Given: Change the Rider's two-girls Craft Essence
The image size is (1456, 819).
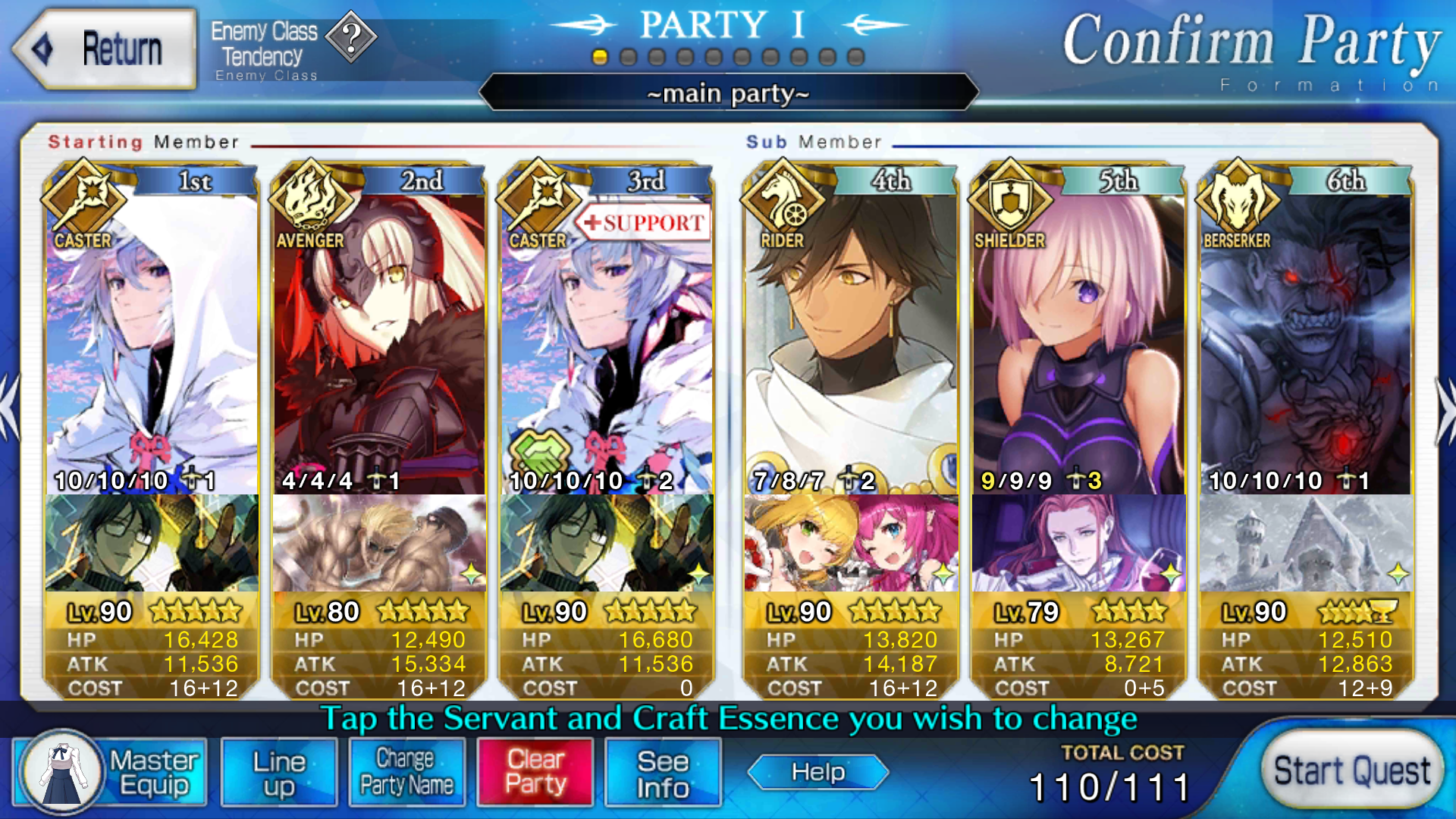Looking at the screenshot, I should tap(851, 543).
